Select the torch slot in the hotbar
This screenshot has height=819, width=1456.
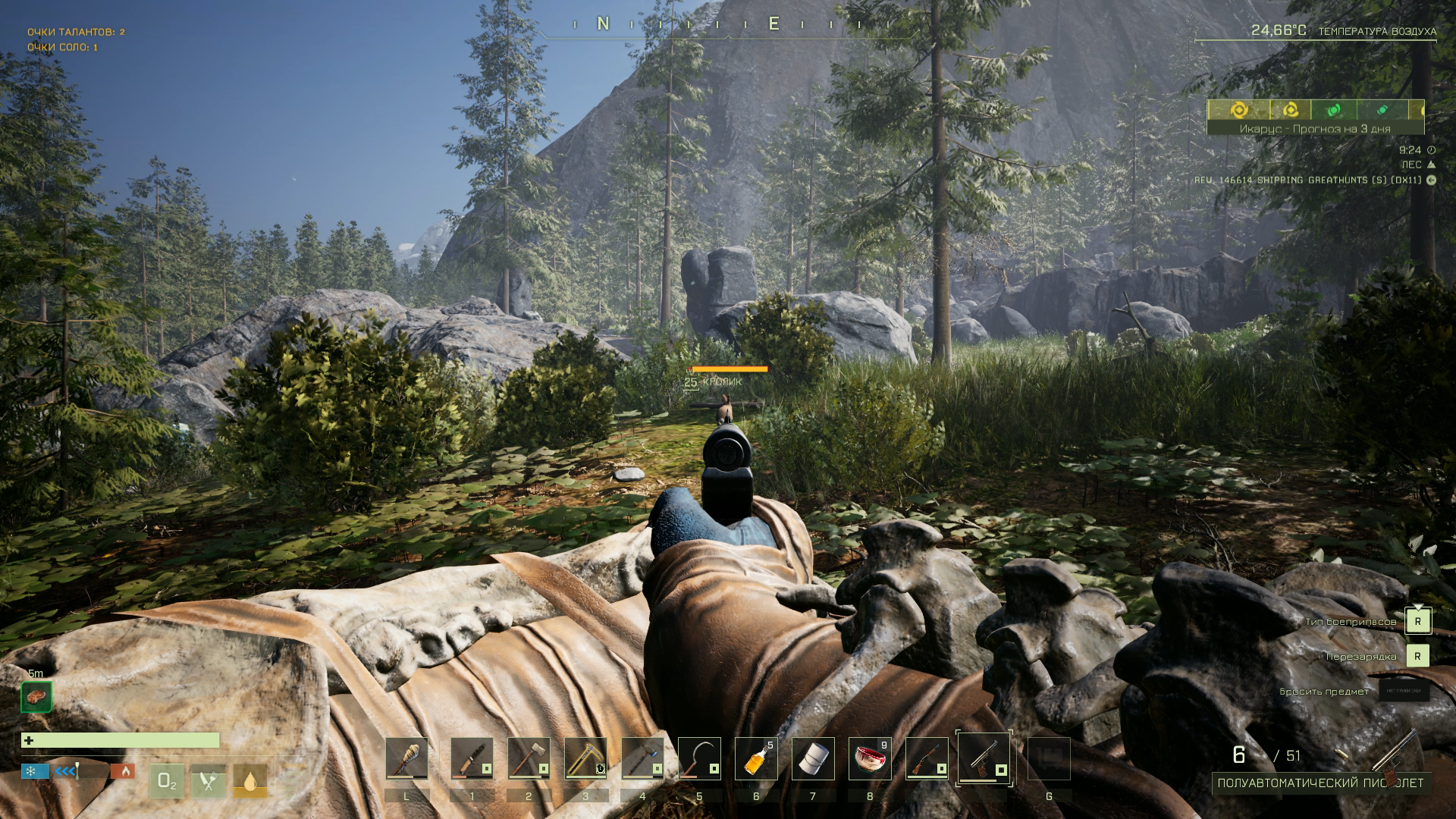[406, 758]
